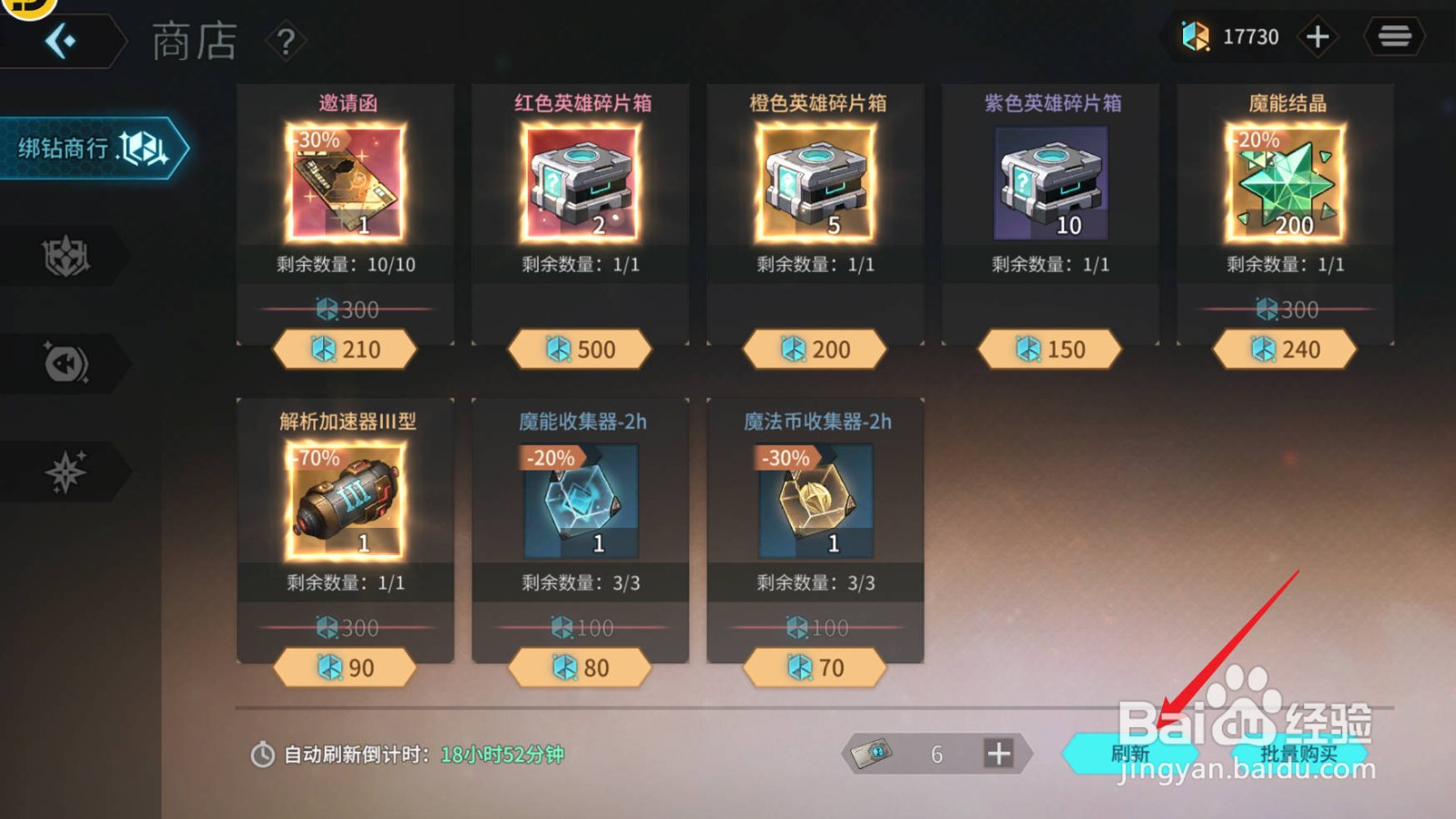This screenshot has width=1456, height=819.
Task: Click the plus stepper beside ticket count 6
Action: [1000, 754]
